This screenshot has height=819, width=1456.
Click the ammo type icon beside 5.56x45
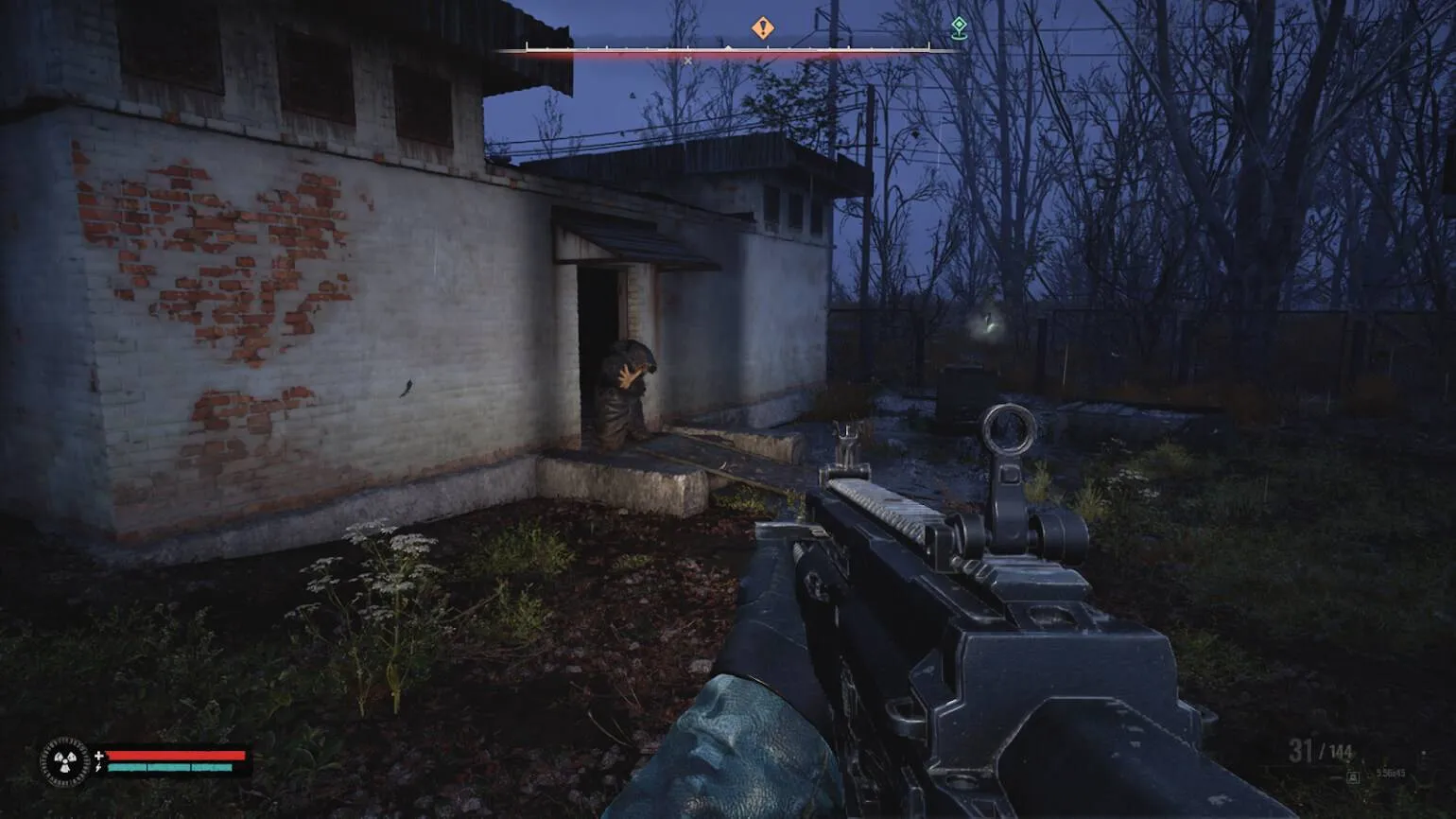1354,776
